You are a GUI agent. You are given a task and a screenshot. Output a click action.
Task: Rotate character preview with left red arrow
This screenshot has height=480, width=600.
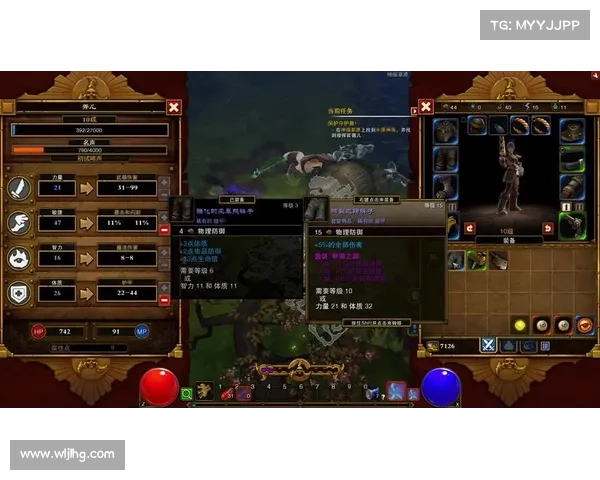click(469, 229)
